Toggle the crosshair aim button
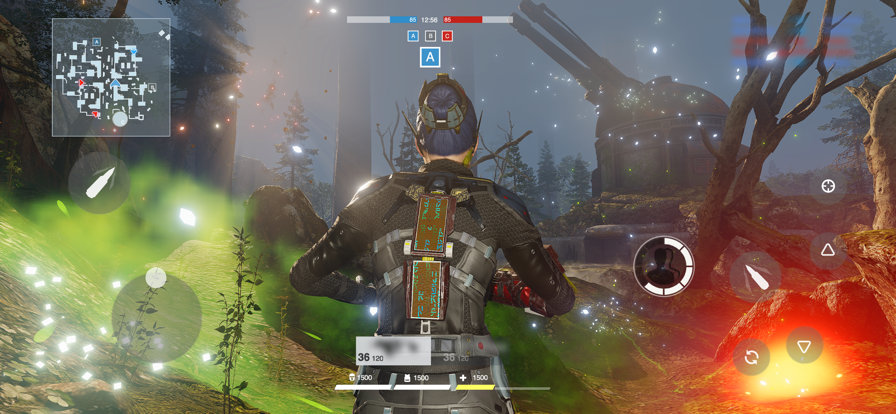 [828, 186]
